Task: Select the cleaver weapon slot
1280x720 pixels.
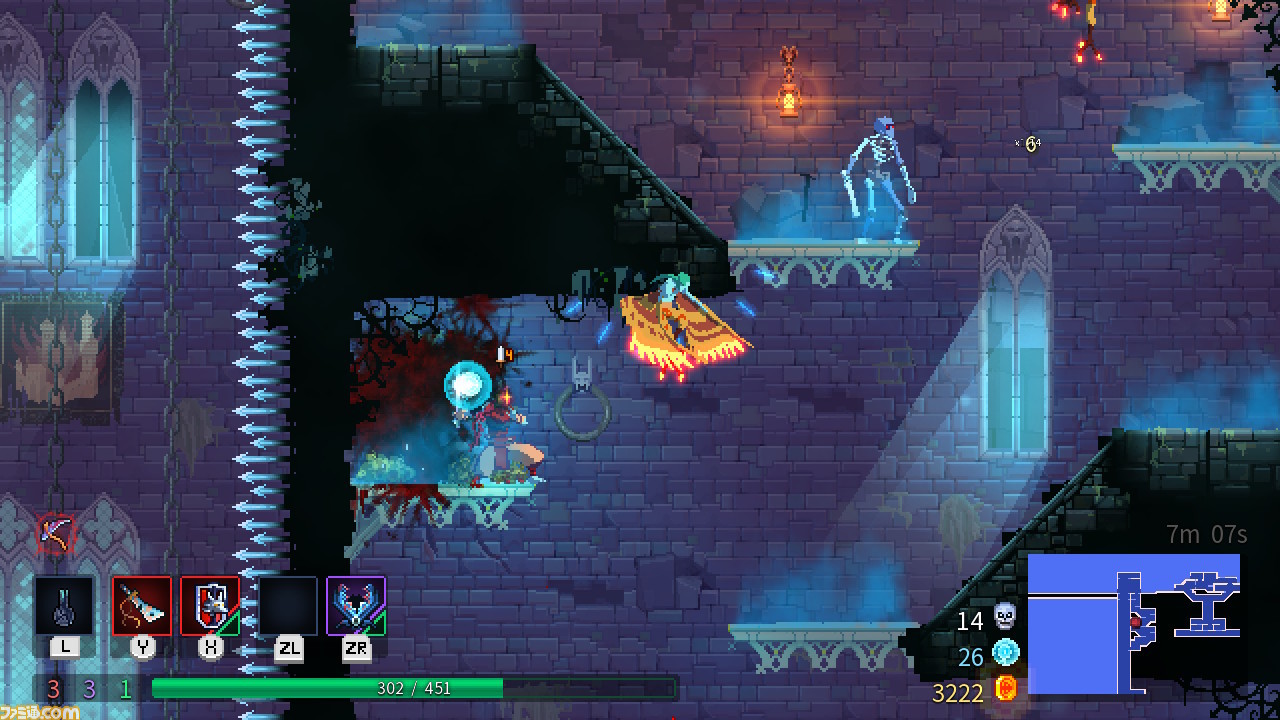Action: click(141, 605)
